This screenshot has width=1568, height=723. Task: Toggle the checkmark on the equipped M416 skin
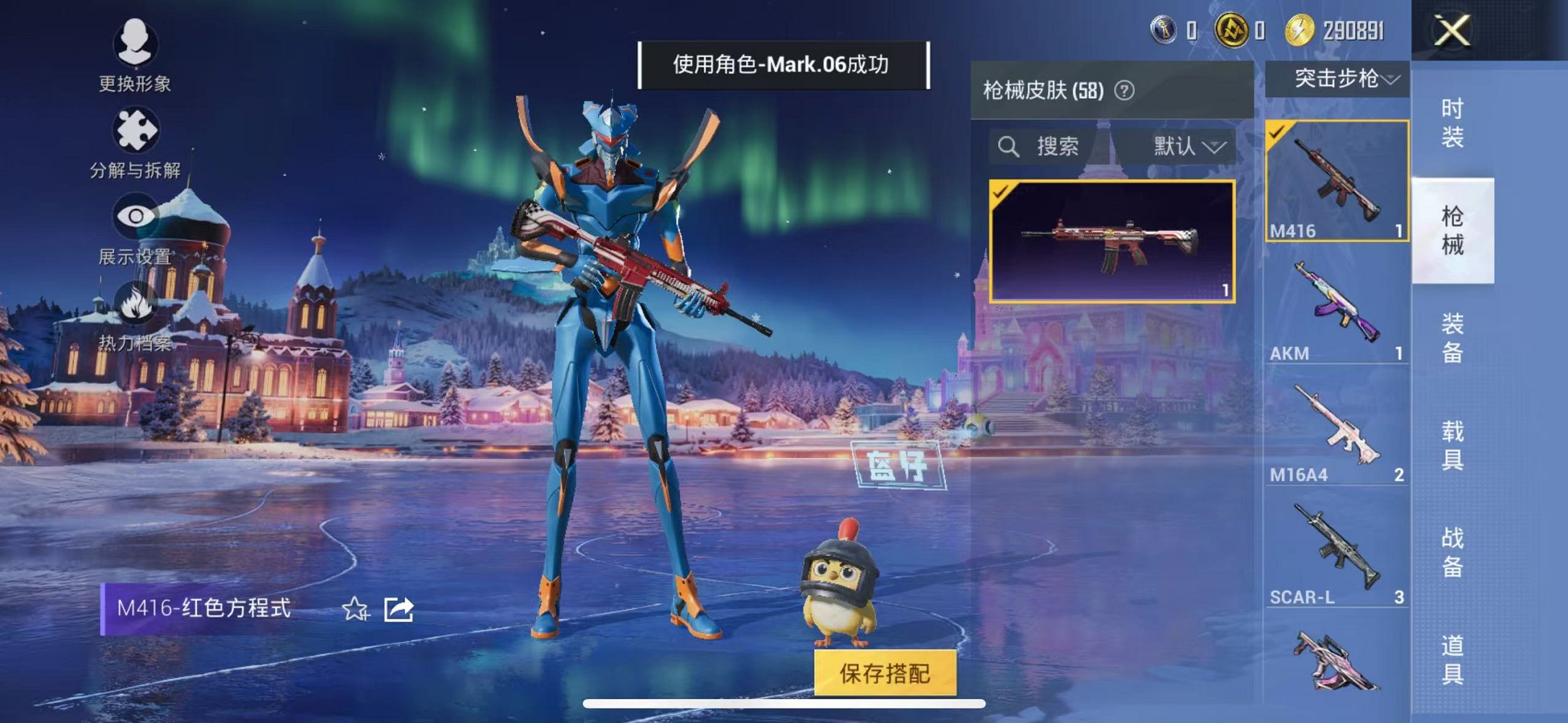pyautogui.click(x=1002, y=194)
